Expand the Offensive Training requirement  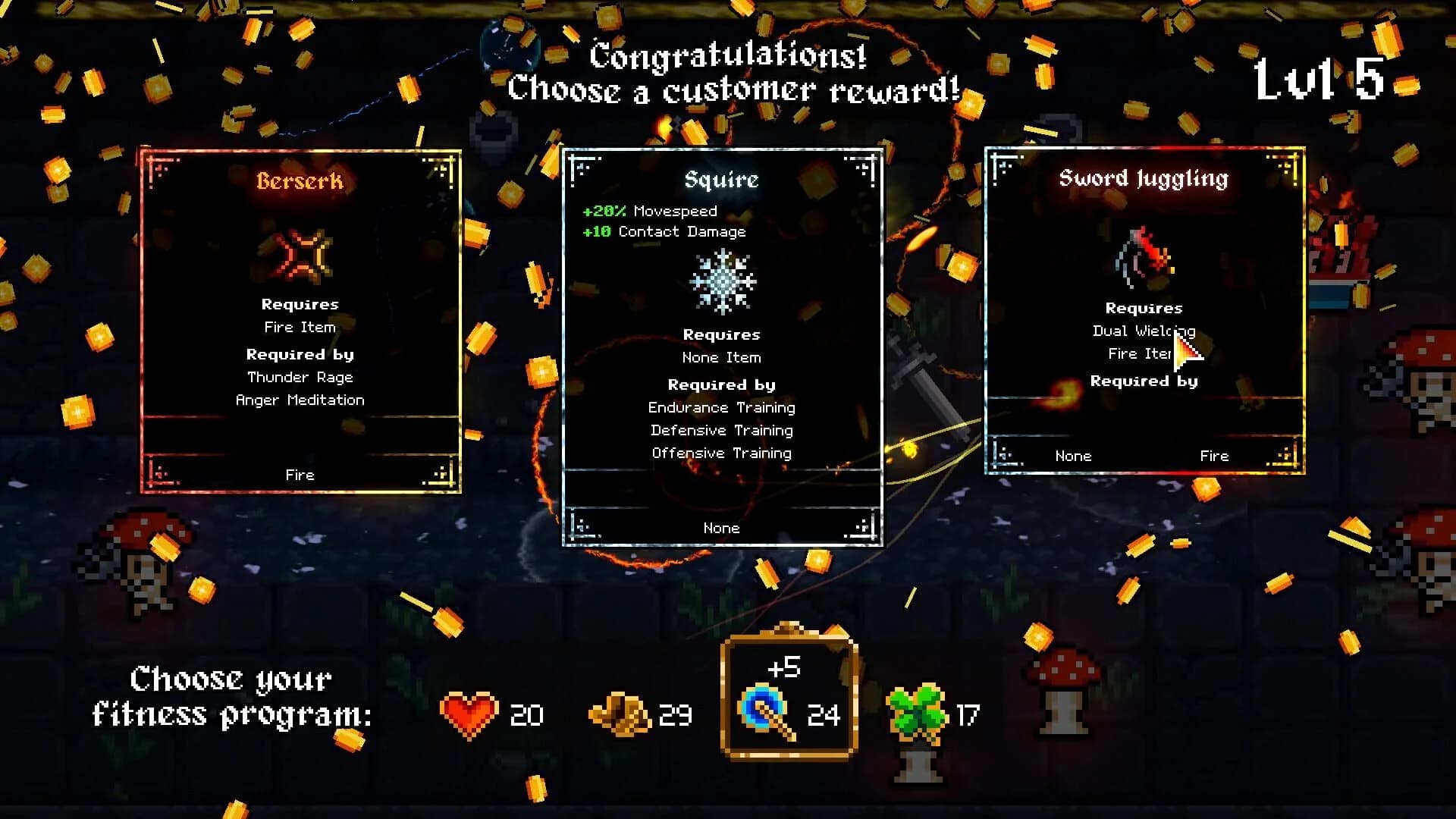[x=721, y=453]
